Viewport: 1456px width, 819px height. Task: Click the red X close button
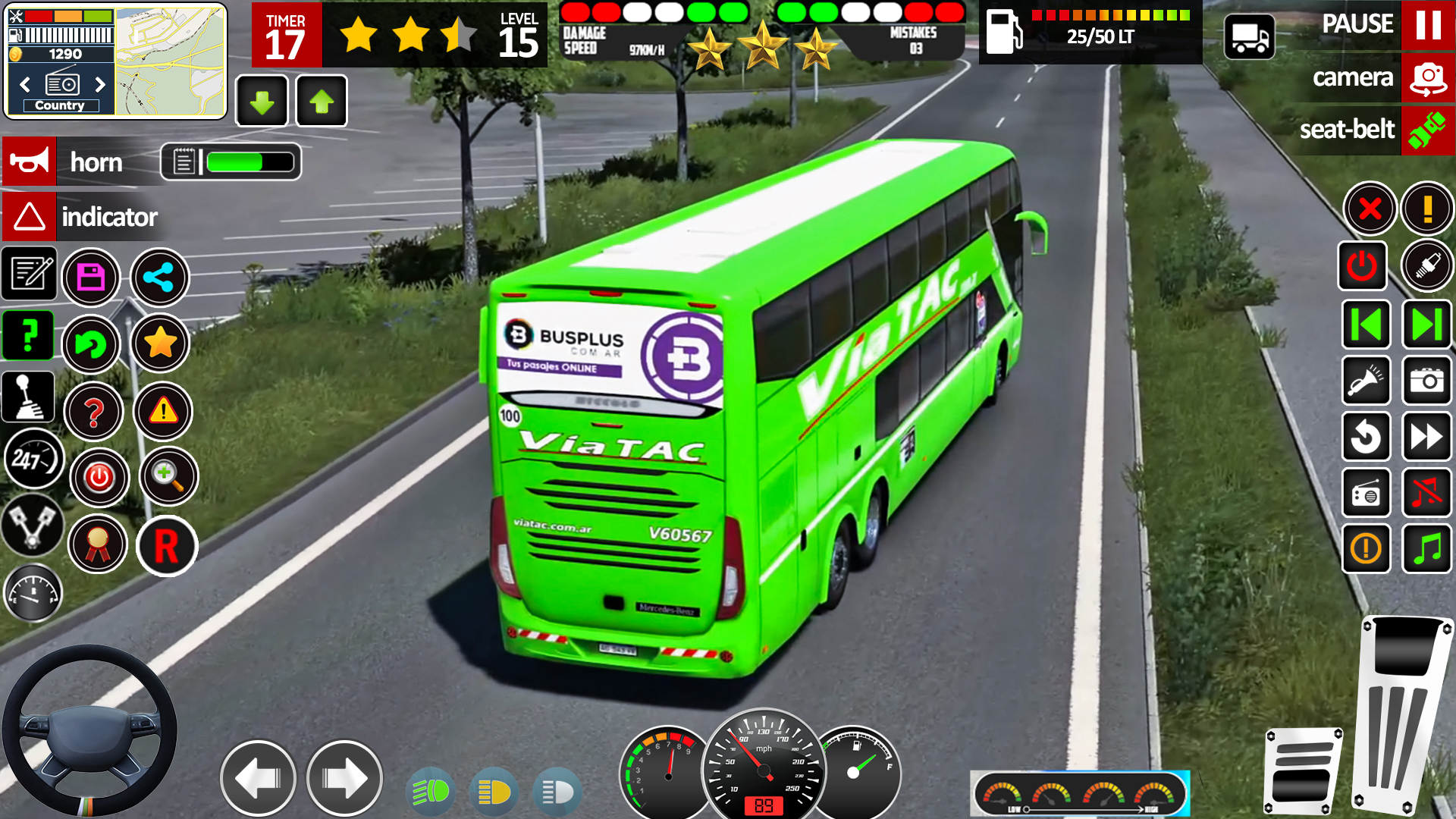click(x=1370, y=209)
